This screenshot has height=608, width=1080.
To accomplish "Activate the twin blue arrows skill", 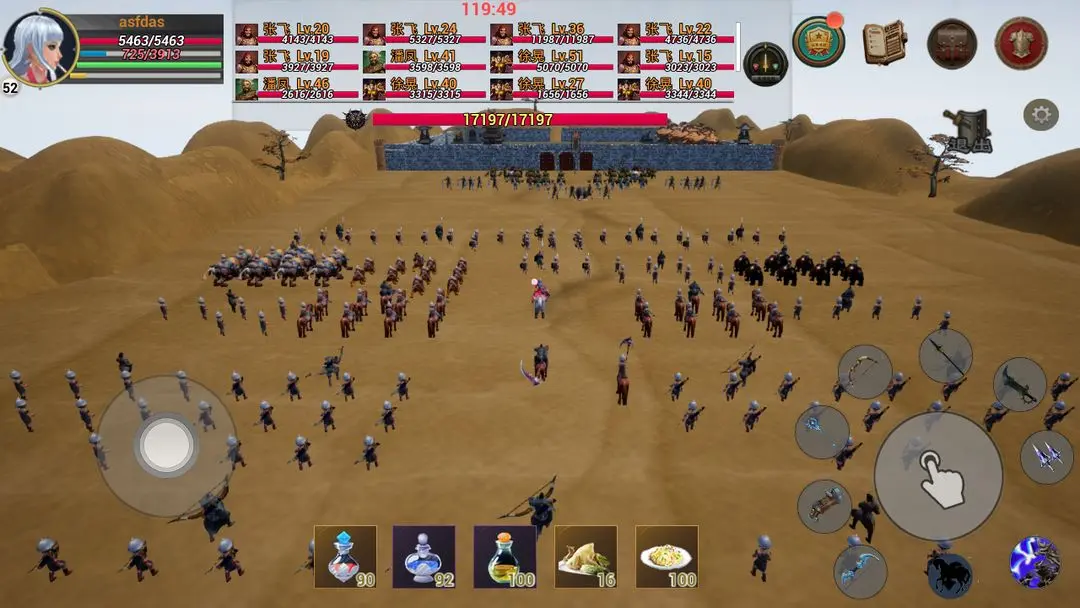I will (1046, 457).
